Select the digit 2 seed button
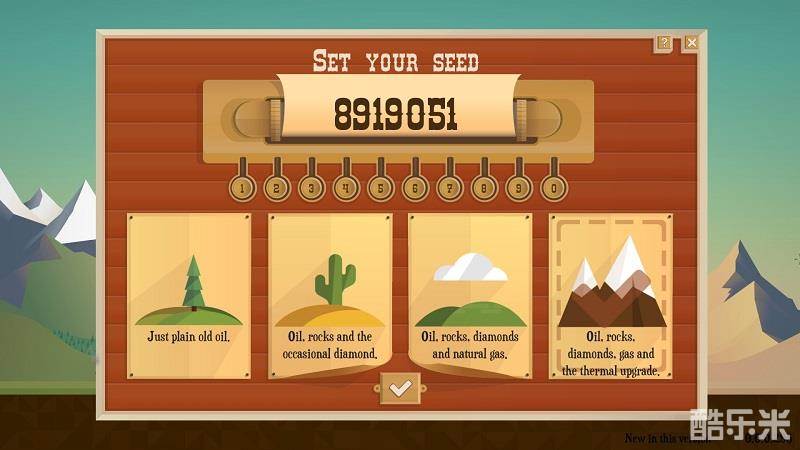This screenshot has height=450, width=800. [277, 186]
